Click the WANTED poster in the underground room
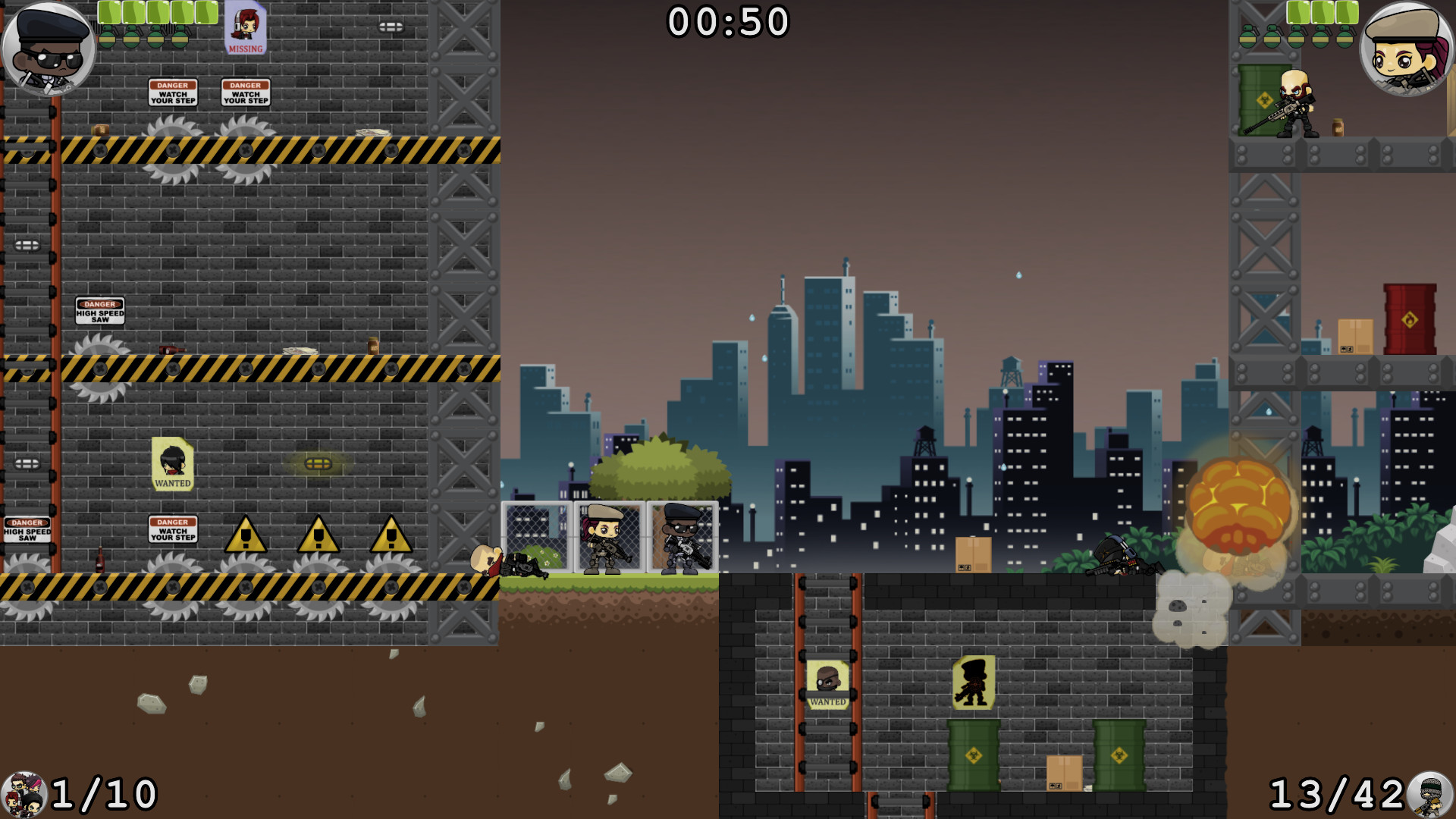Screen dimensions: 1456x819 (x=830, y=685)
